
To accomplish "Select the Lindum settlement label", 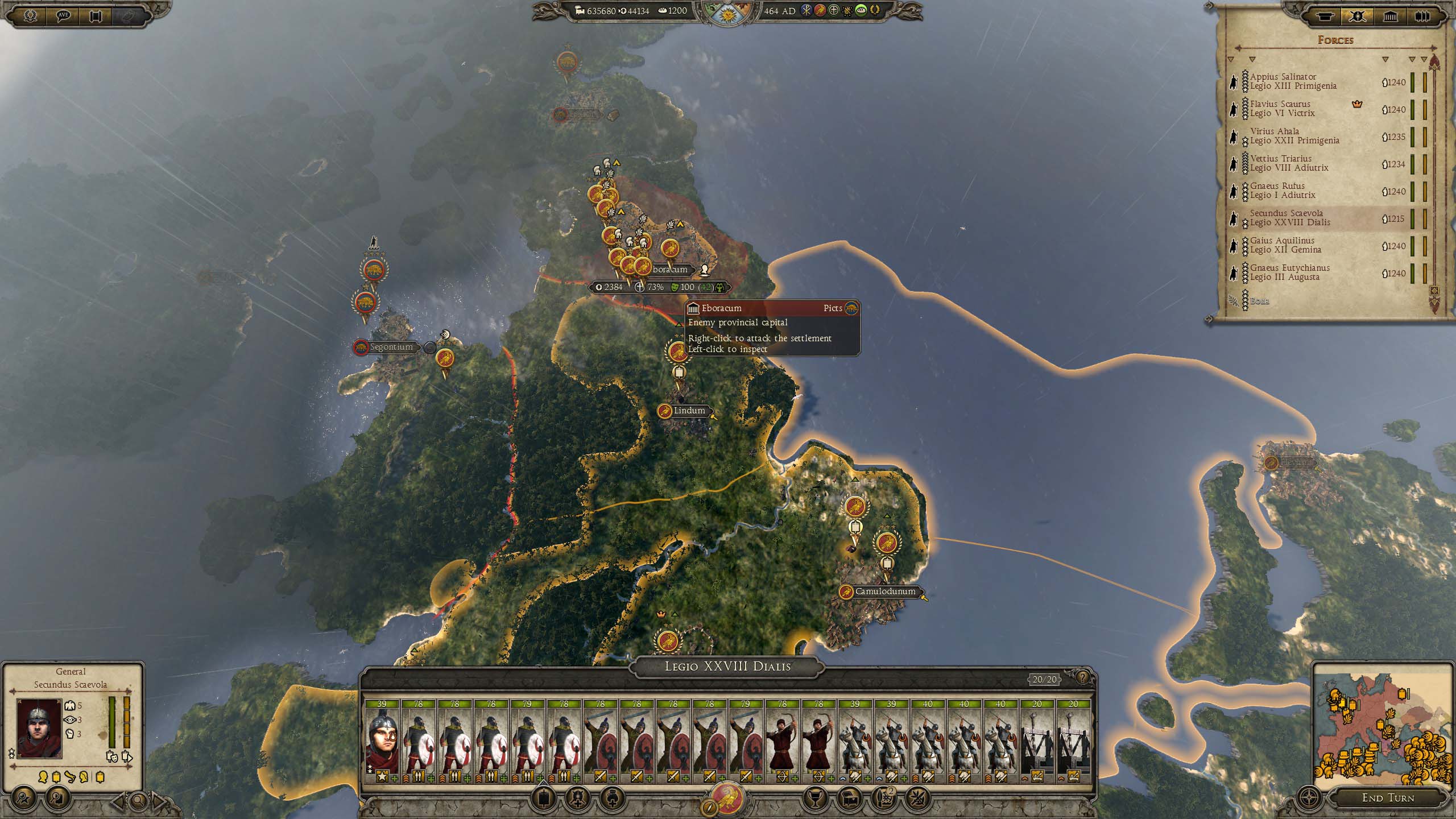I will coord(688,411).
